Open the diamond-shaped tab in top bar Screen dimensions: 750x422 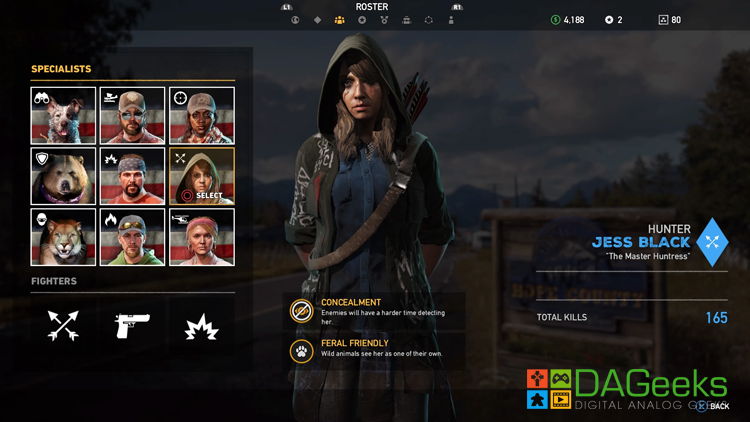[318, 20]
